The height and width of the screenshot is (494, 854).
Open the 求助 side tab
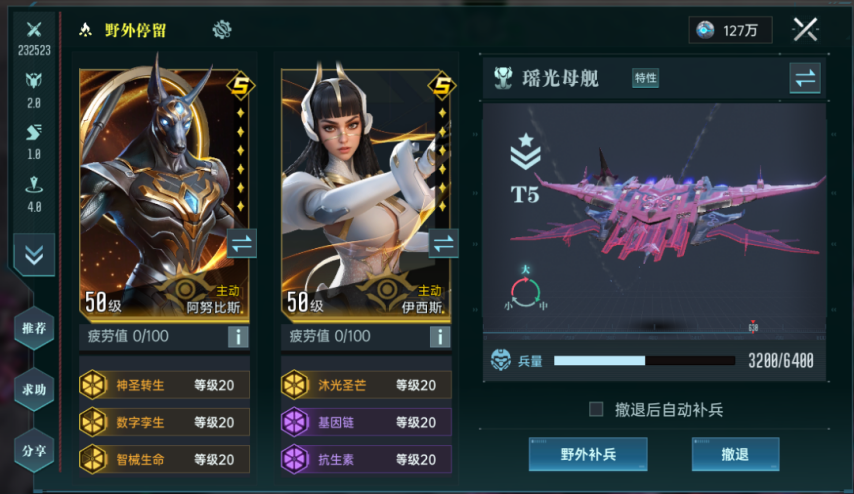[34, 388]
